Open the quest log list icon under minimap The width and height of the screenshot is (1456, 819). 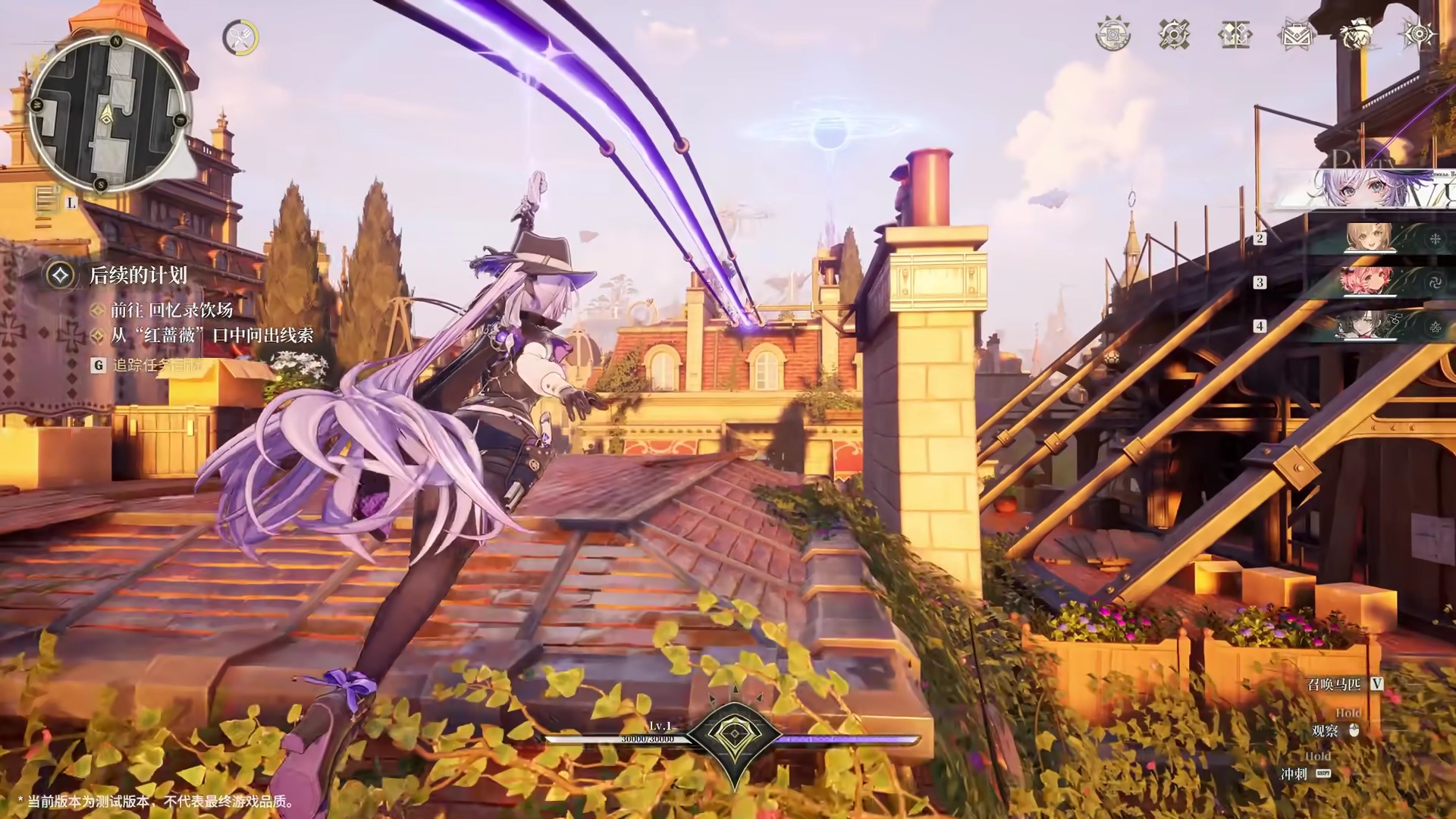48,200
